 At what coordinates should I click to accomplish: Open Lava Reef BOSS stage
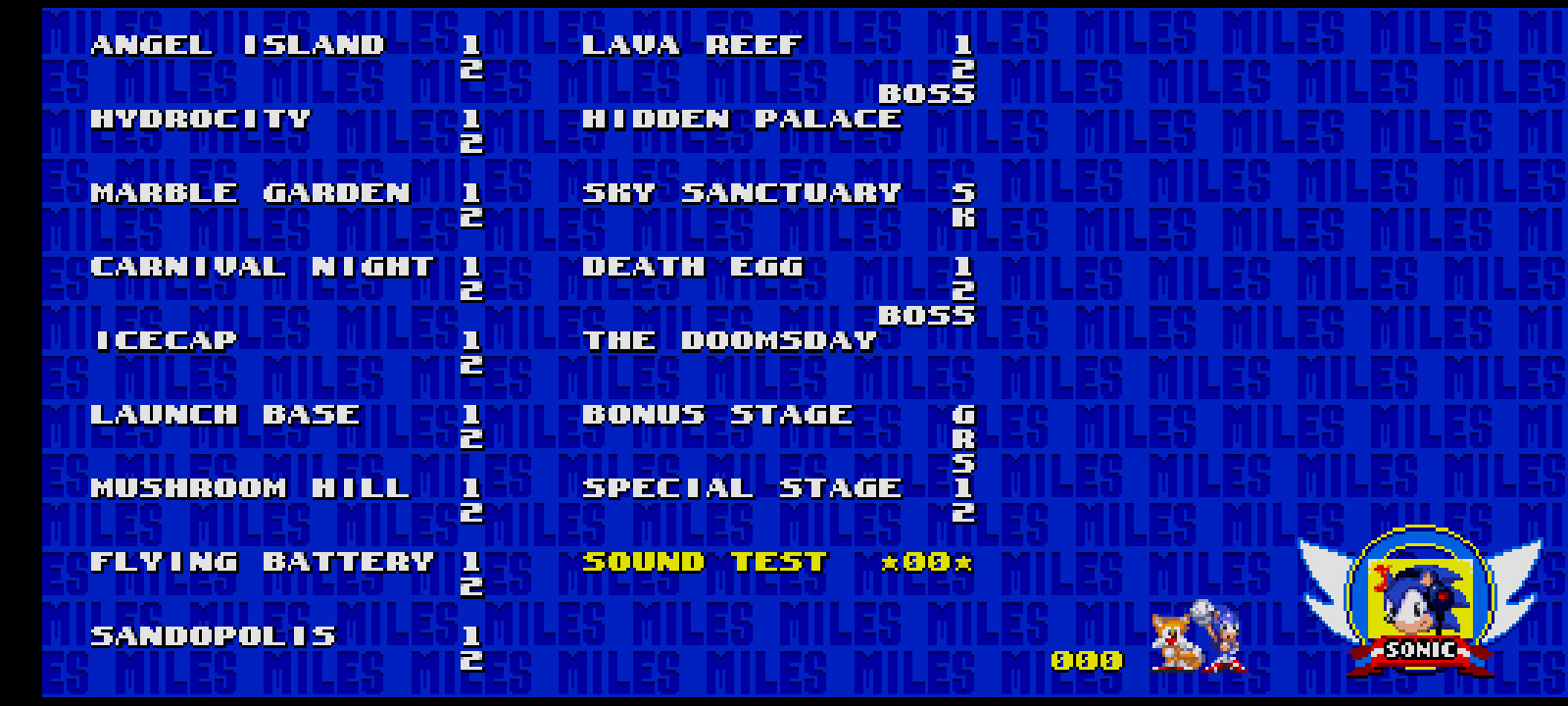926,93
